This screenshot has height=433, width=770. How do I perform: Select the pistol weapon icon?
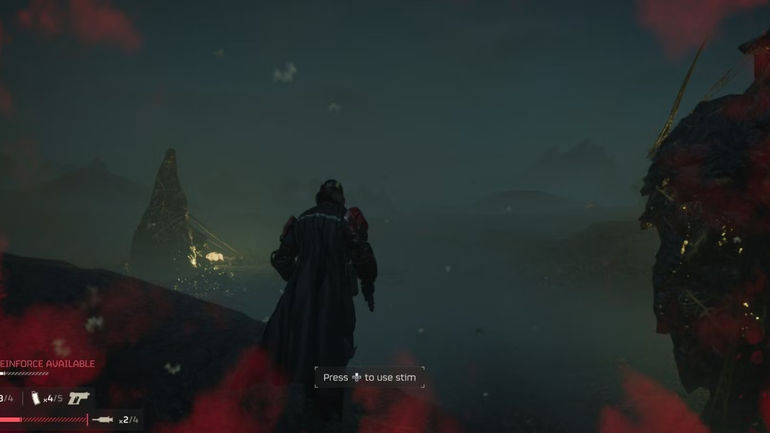pyautogui.click(x=79, y=397)
